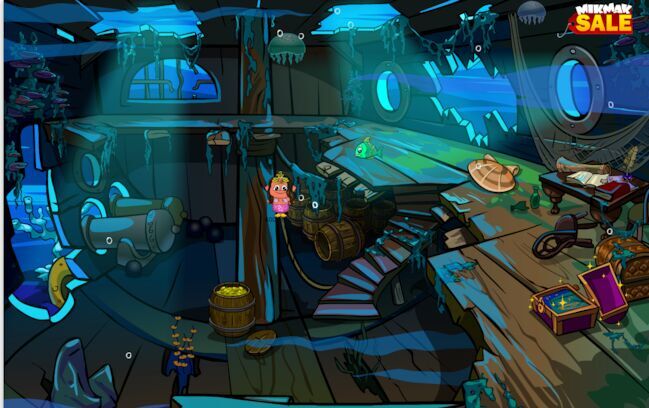
Task: Open the MikMak Sale banner
Action: [603, 17]
